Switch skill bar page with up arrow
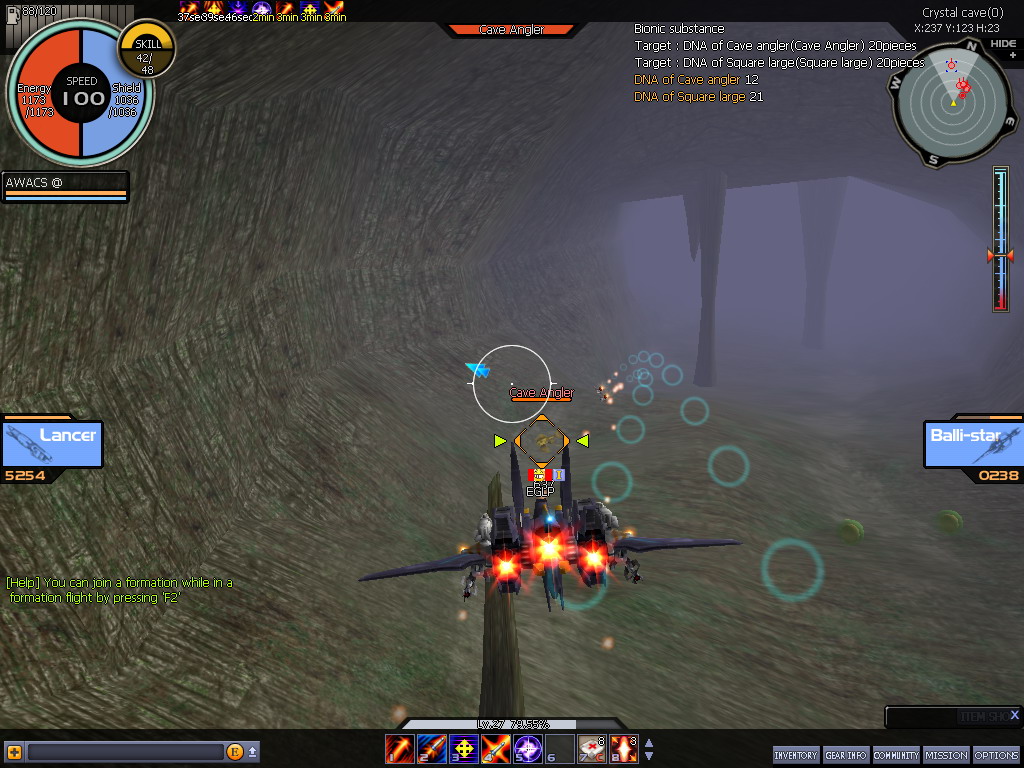Viewport: 1024px width, 768px height. 649,743
